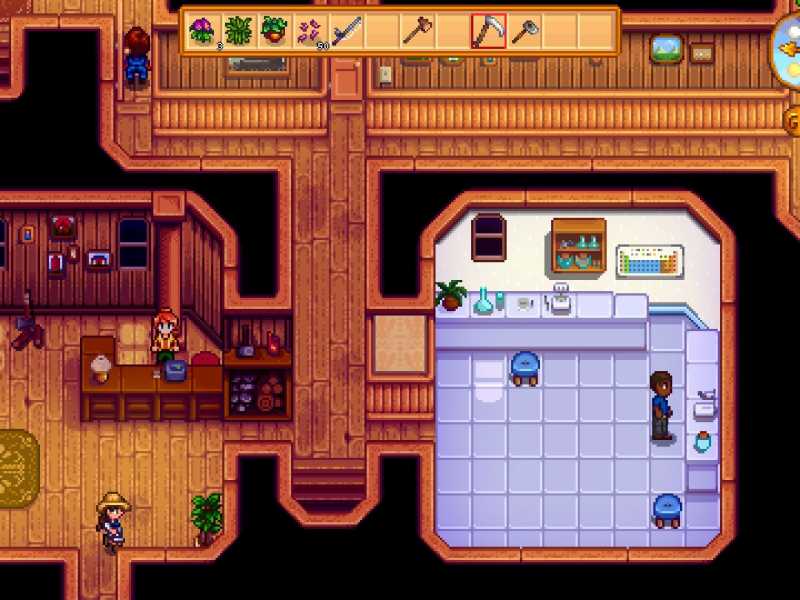The height and width of the screenshot is (600, 800).
Task: Switch to the axe in the hotbar
Action: 417,31
